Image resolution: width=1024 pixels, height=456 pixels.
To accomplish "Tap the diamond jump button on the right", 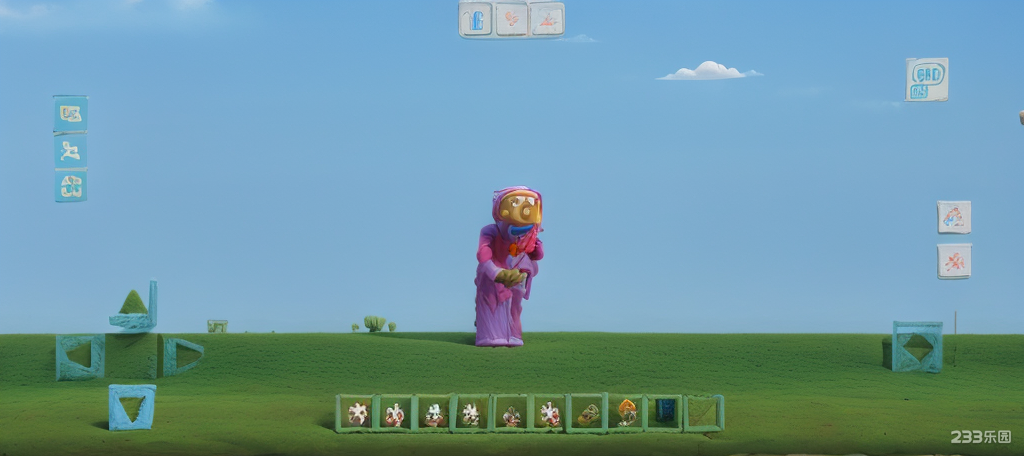I will 918,347.
